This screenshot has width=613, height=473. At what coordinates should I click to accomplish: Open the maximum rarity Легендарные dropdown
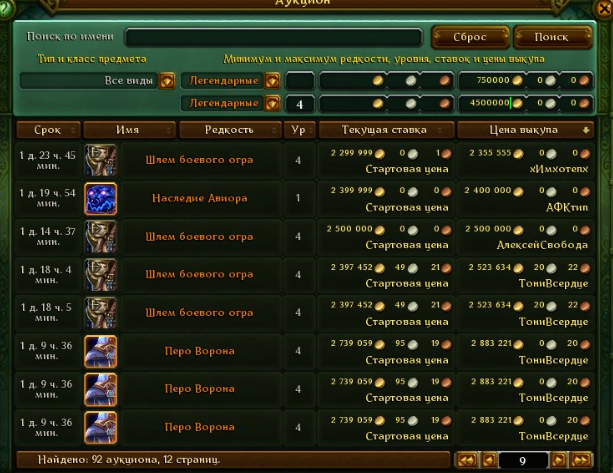(271, 103)
